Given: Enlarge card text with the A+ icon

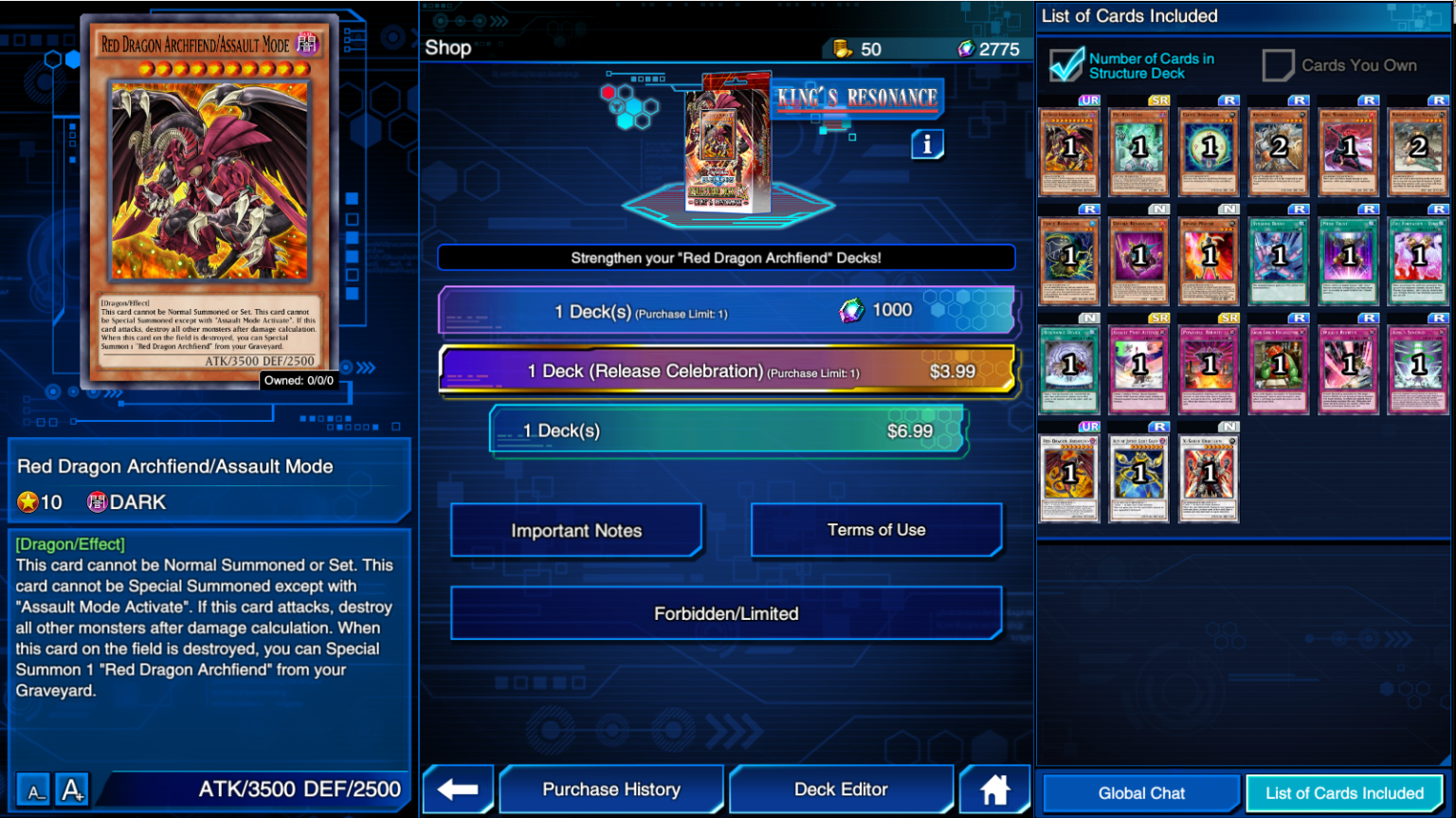Looking at the screenshot, I should pyautogui.click(x=71, y=788).
